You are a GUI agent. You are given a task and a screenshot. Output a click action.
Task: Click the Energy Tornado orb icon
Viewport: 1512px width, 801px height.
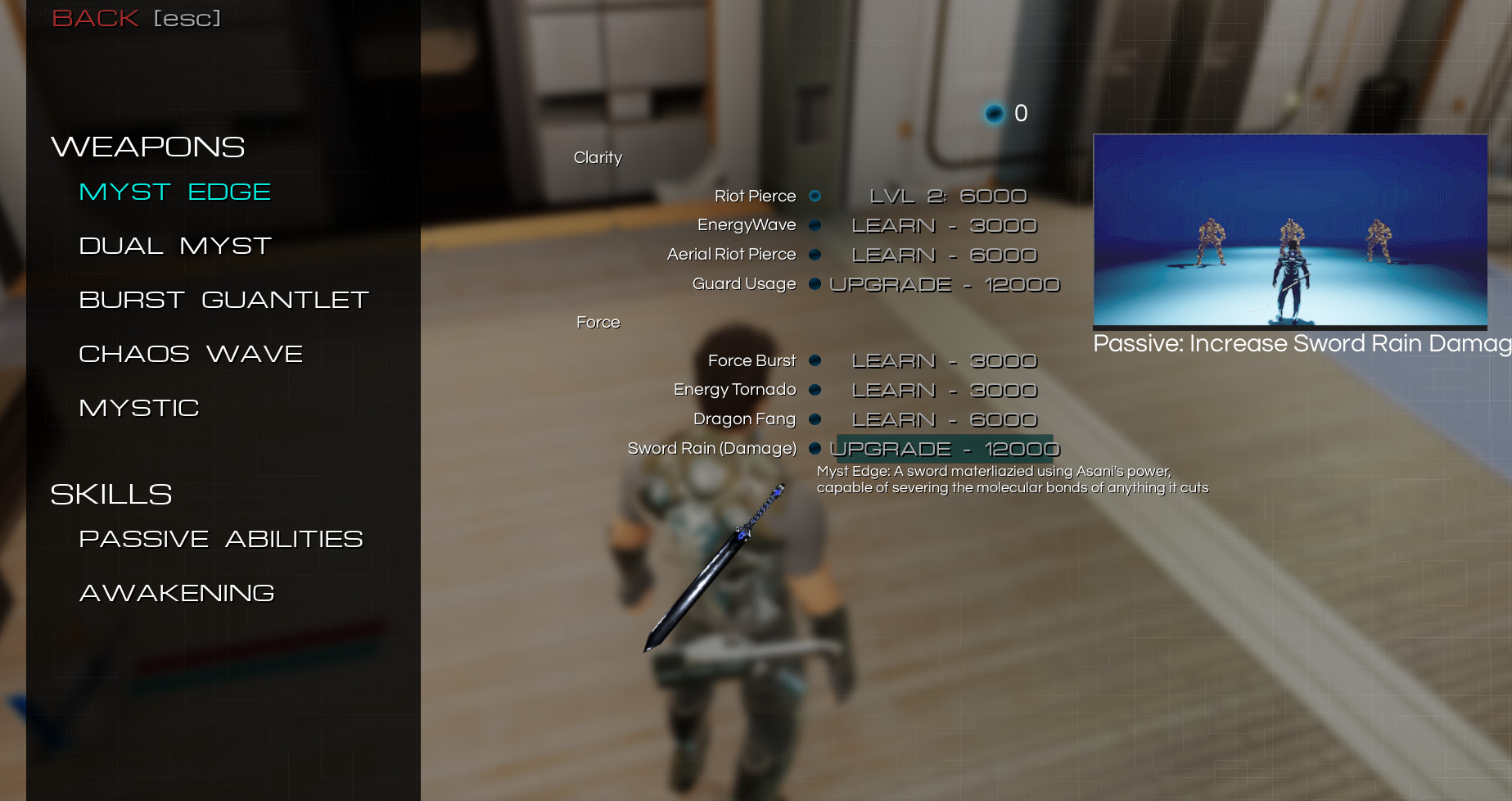pyautogui.click(x=815, y=390)
